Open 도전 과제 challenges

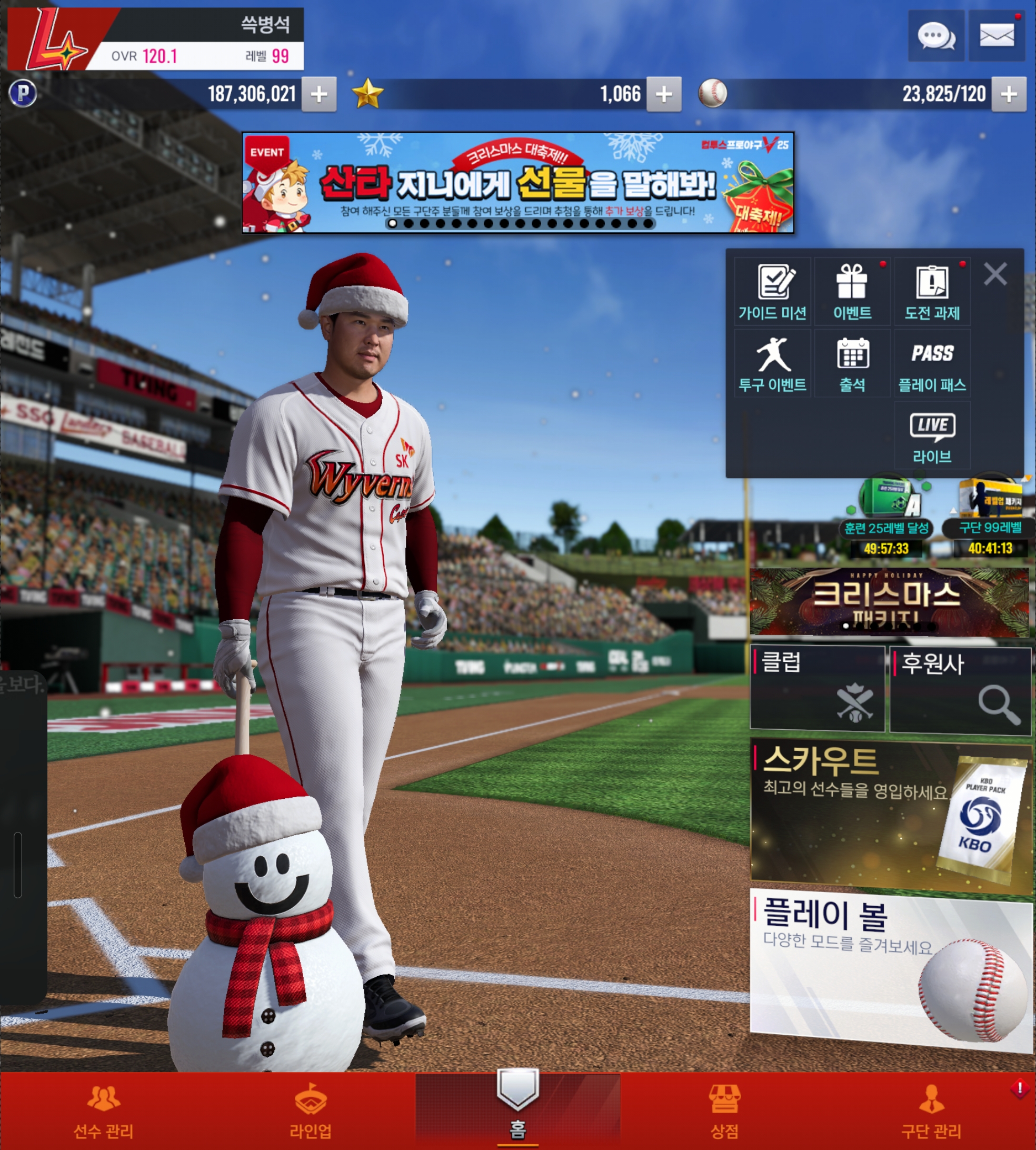932,292
